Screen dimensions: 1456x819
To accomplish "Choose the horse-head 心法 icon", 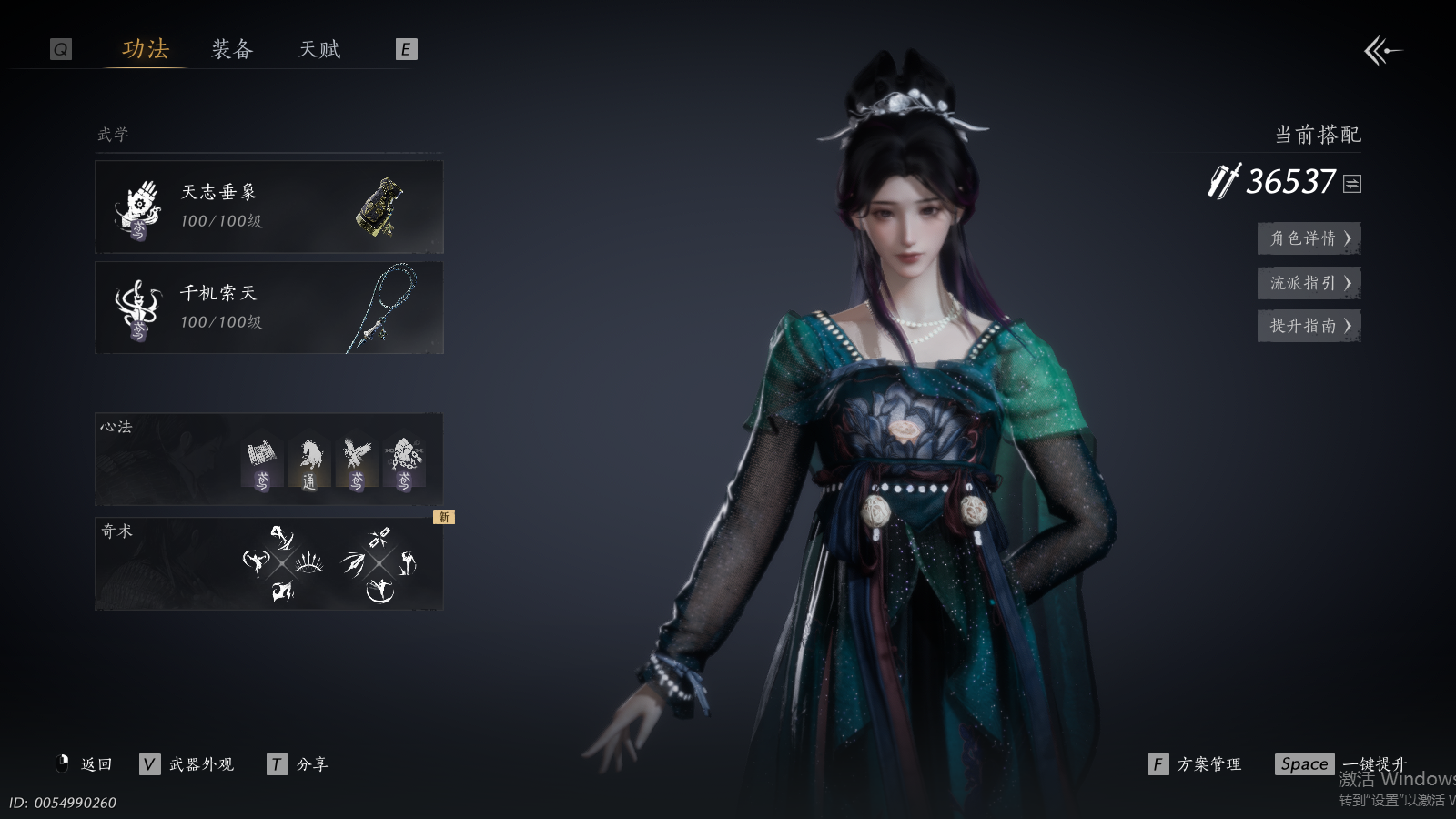I will 309,463.
